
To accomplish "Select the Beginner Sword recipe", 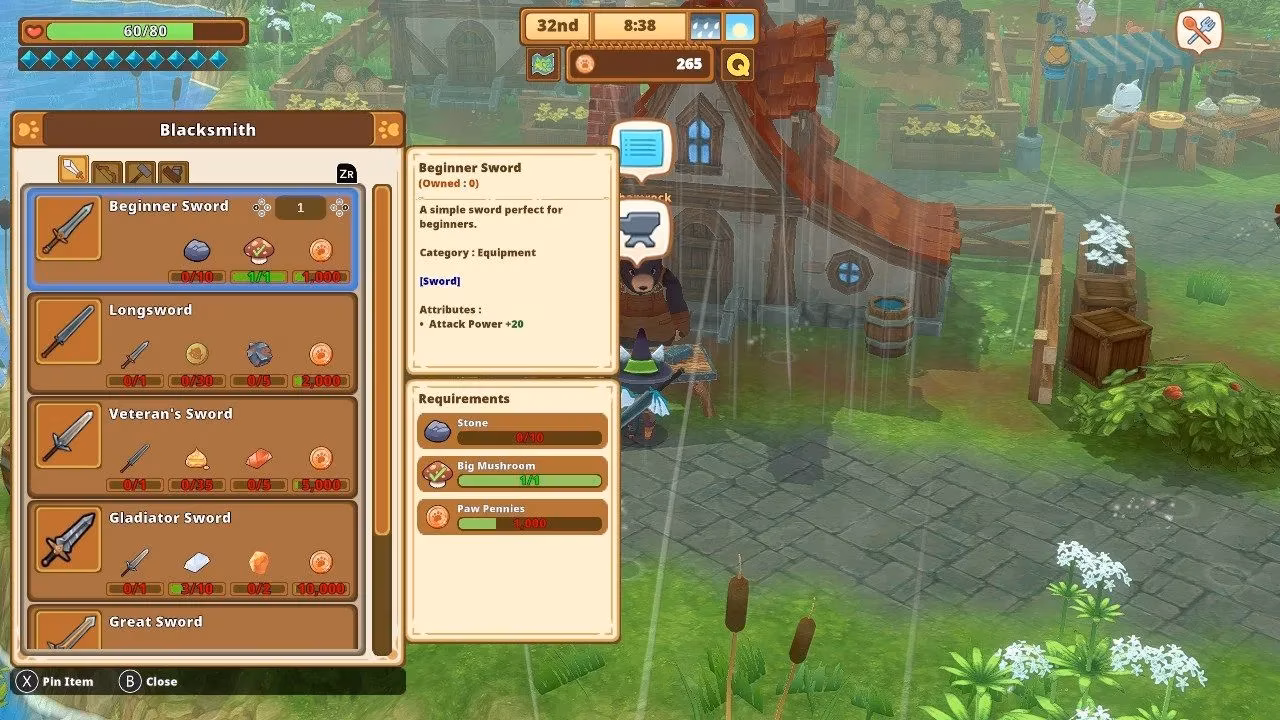I will [192, 238].
